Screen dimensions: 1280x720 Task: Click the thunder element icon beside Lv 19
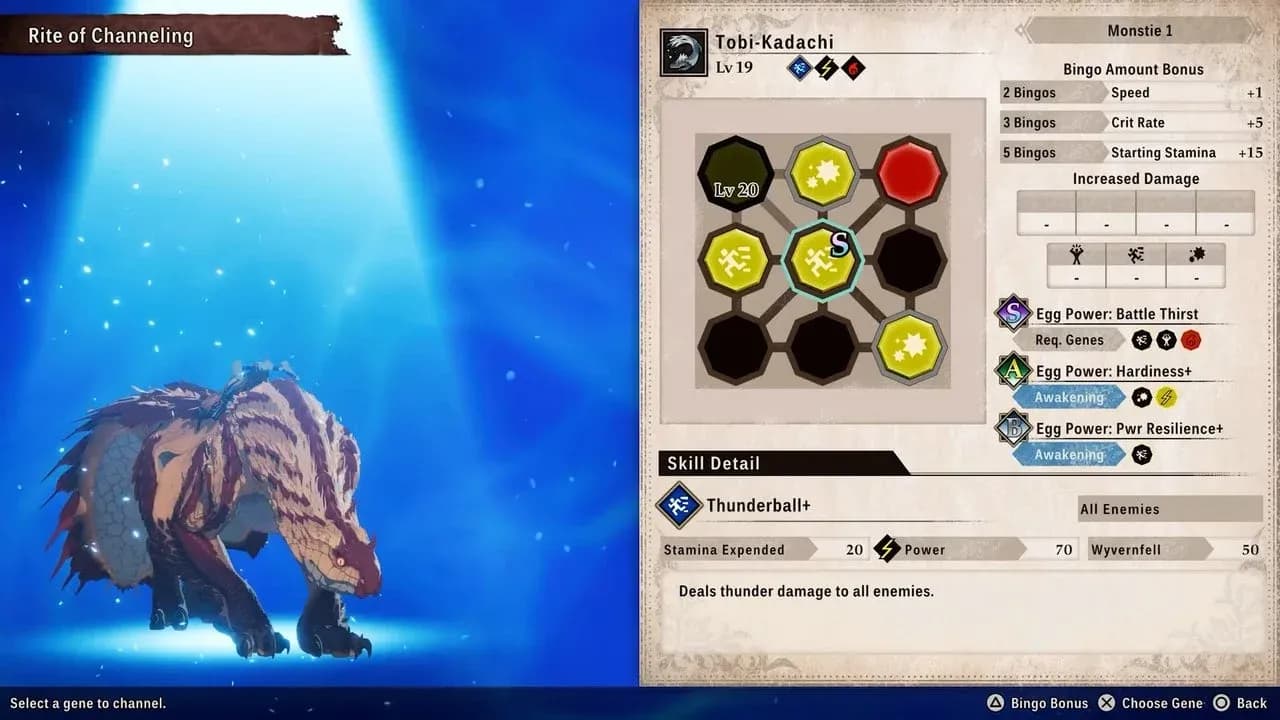click(x=827, y=68)
